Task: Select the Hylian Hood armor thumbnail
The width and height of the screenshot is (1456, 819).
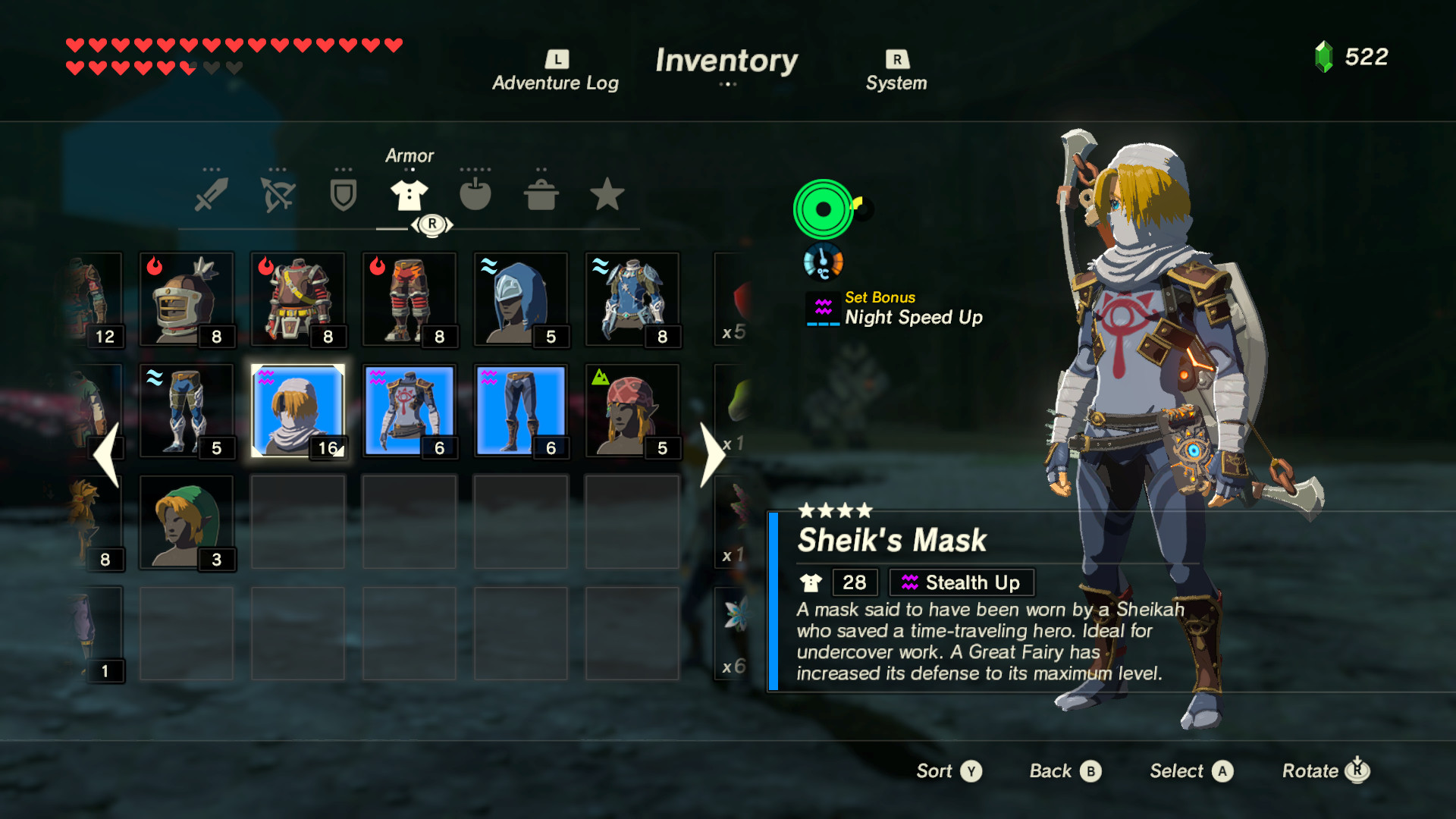Action: click(x=187, y=523)
